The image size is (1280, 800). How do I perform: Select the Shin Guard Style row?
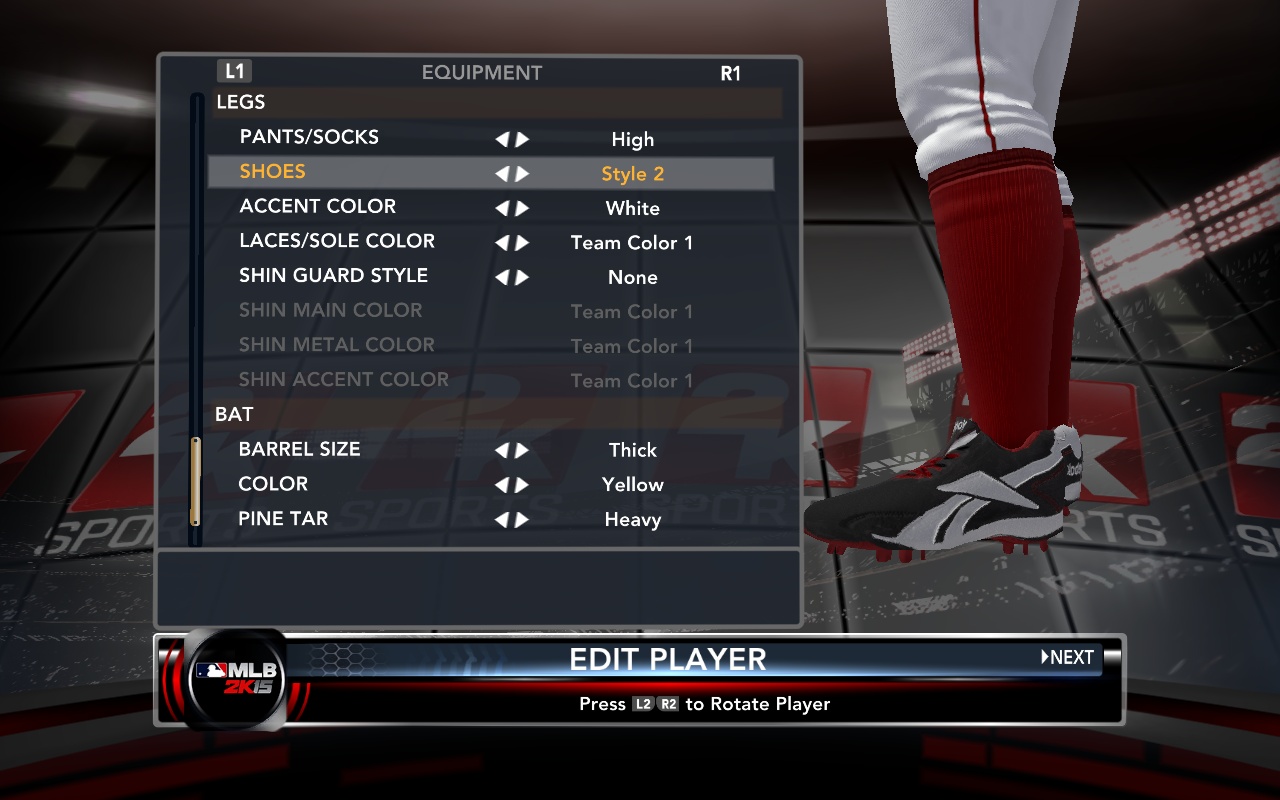[333, 276]
